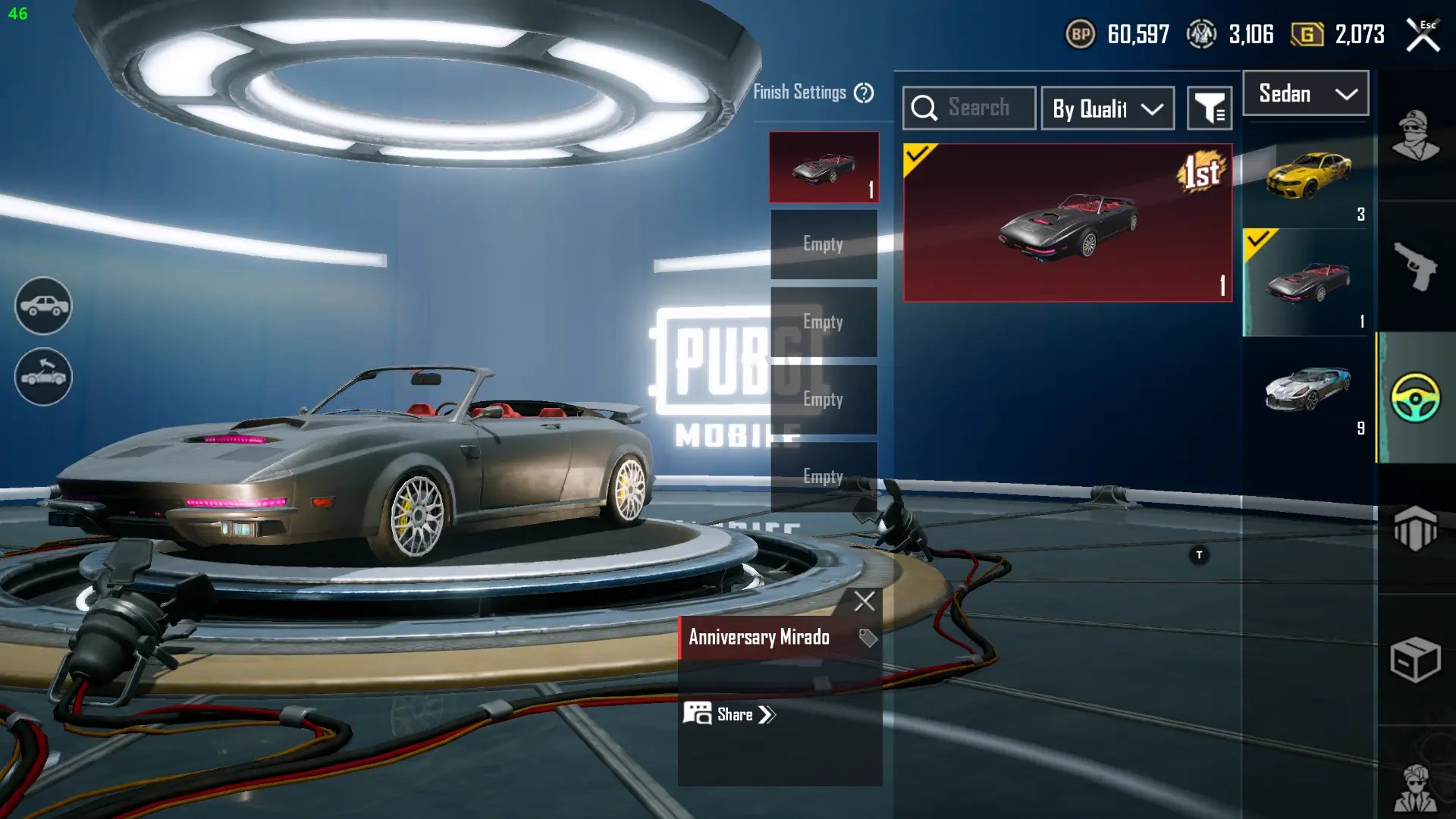Choose the yellow muscle car thumbnail
The image size is (1456, 819).
pos(1307,176)
